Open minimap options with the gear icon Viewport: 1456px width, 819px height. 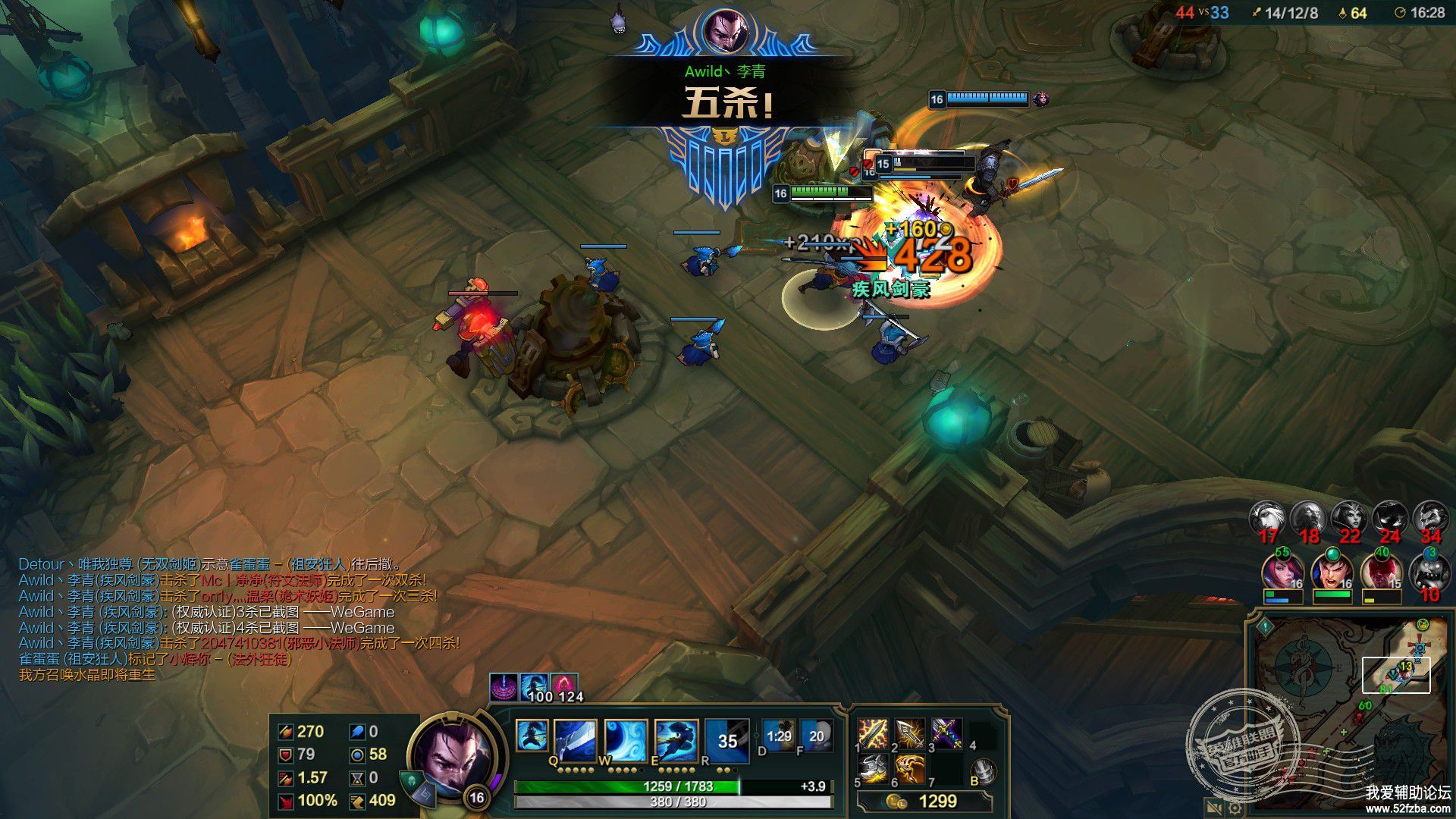1235,809
